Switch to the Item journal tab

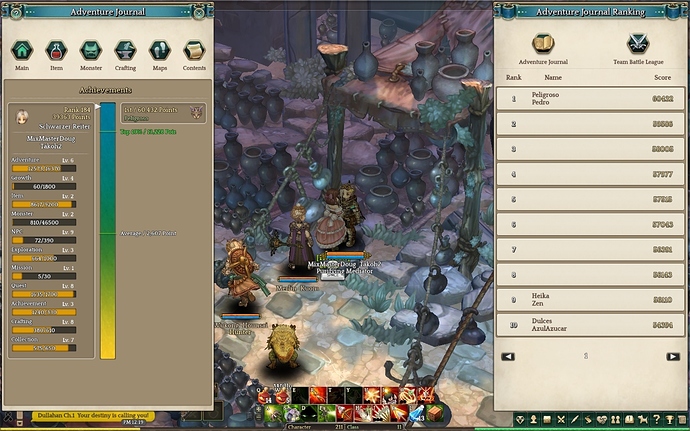click(56, 52)
